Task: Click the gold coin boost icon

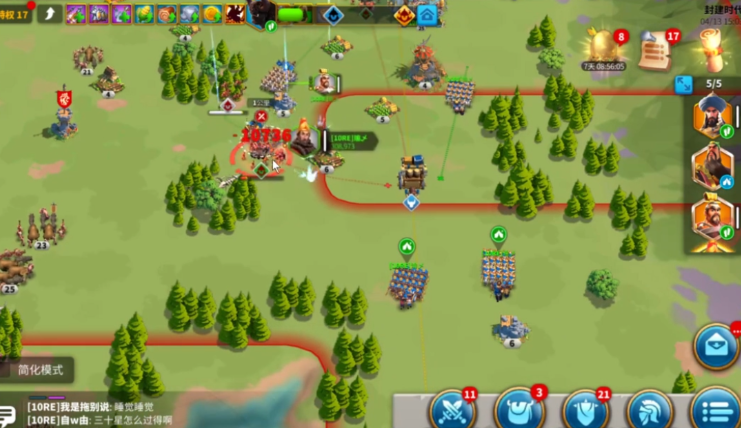Action: point(211,14)
